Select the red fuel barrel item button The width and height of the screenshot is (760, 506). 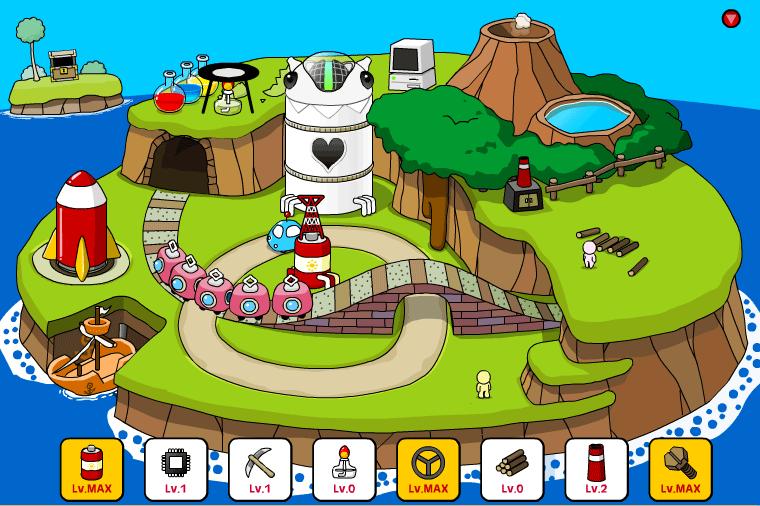pyautogui.click(x=92, y=469)
